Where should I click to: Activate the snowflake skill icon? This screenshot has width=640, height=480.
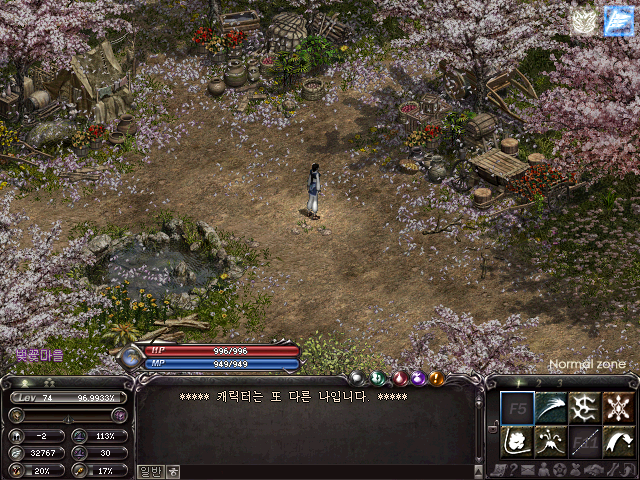pos(619,408)
